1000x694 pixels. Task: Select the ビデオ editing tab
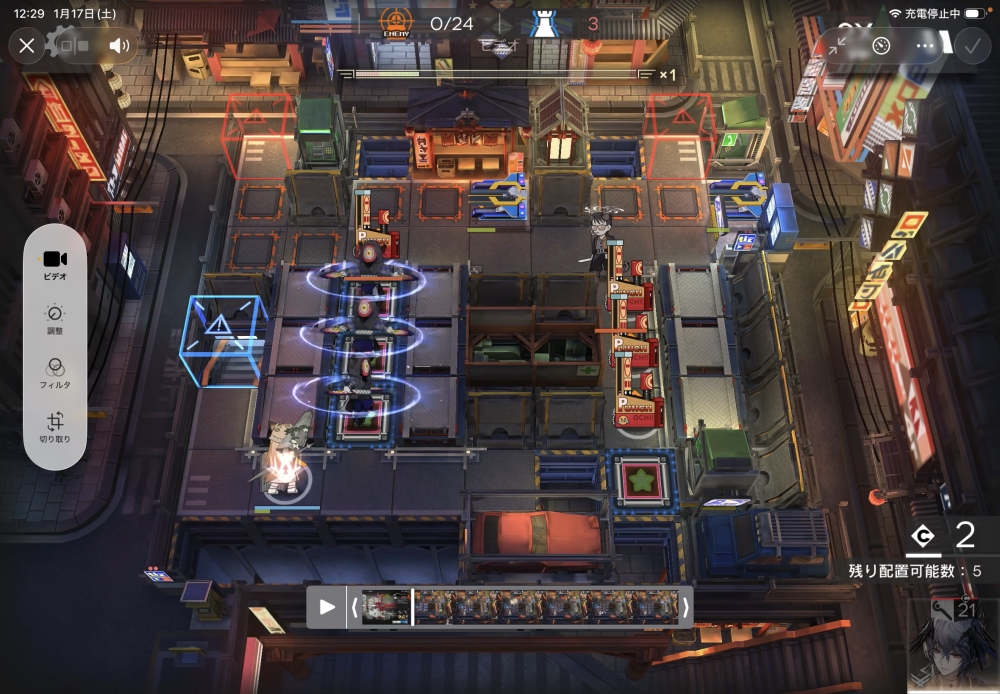[x=55, y=265]
